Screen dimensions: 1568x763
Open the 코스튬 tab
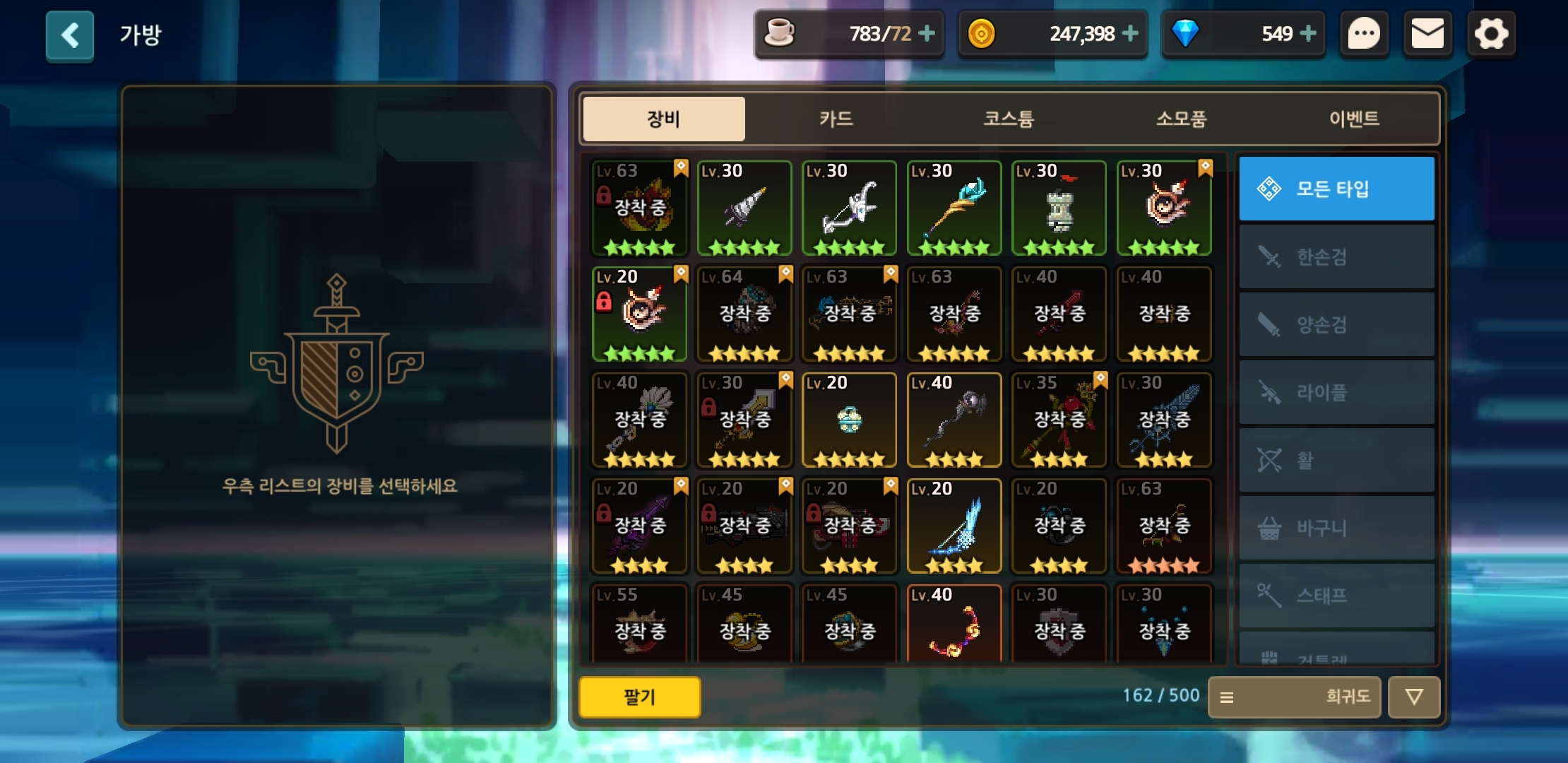(1009, 119)
